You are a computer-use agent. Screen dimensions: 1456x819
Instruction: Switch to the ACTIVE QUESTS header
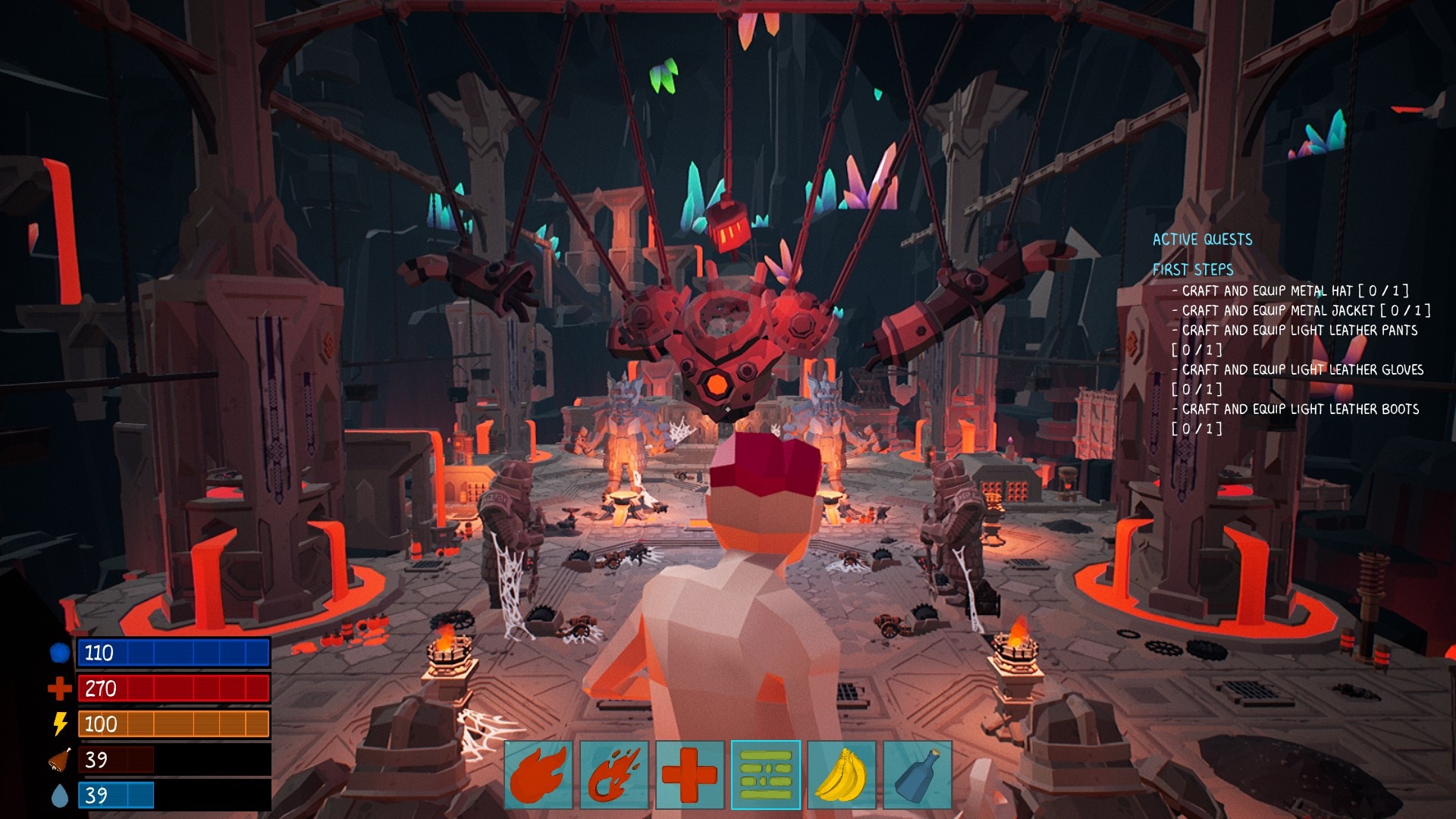click(x=1202, y=239)
